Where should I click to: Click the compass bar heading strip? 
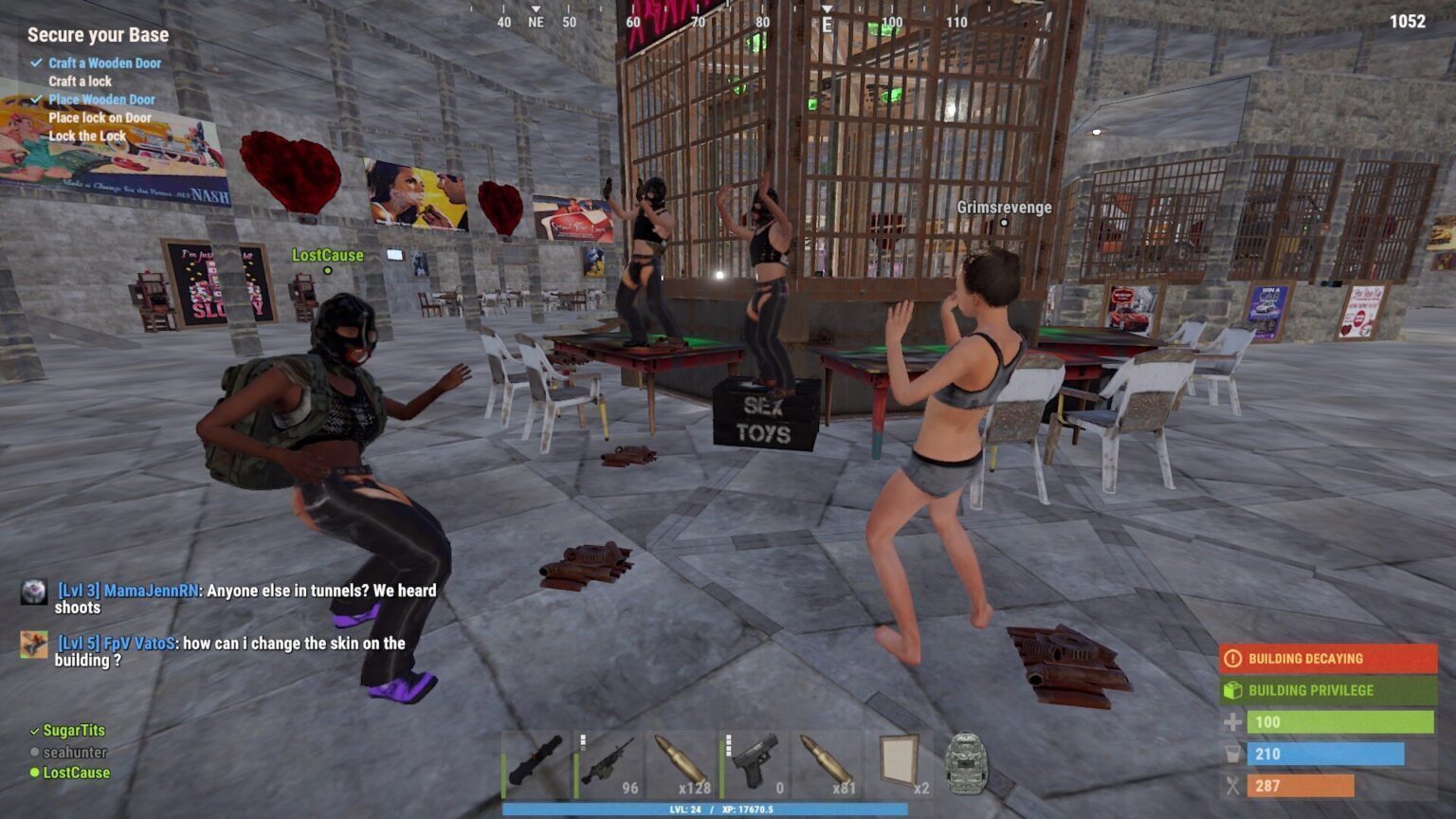coord(758,19)
